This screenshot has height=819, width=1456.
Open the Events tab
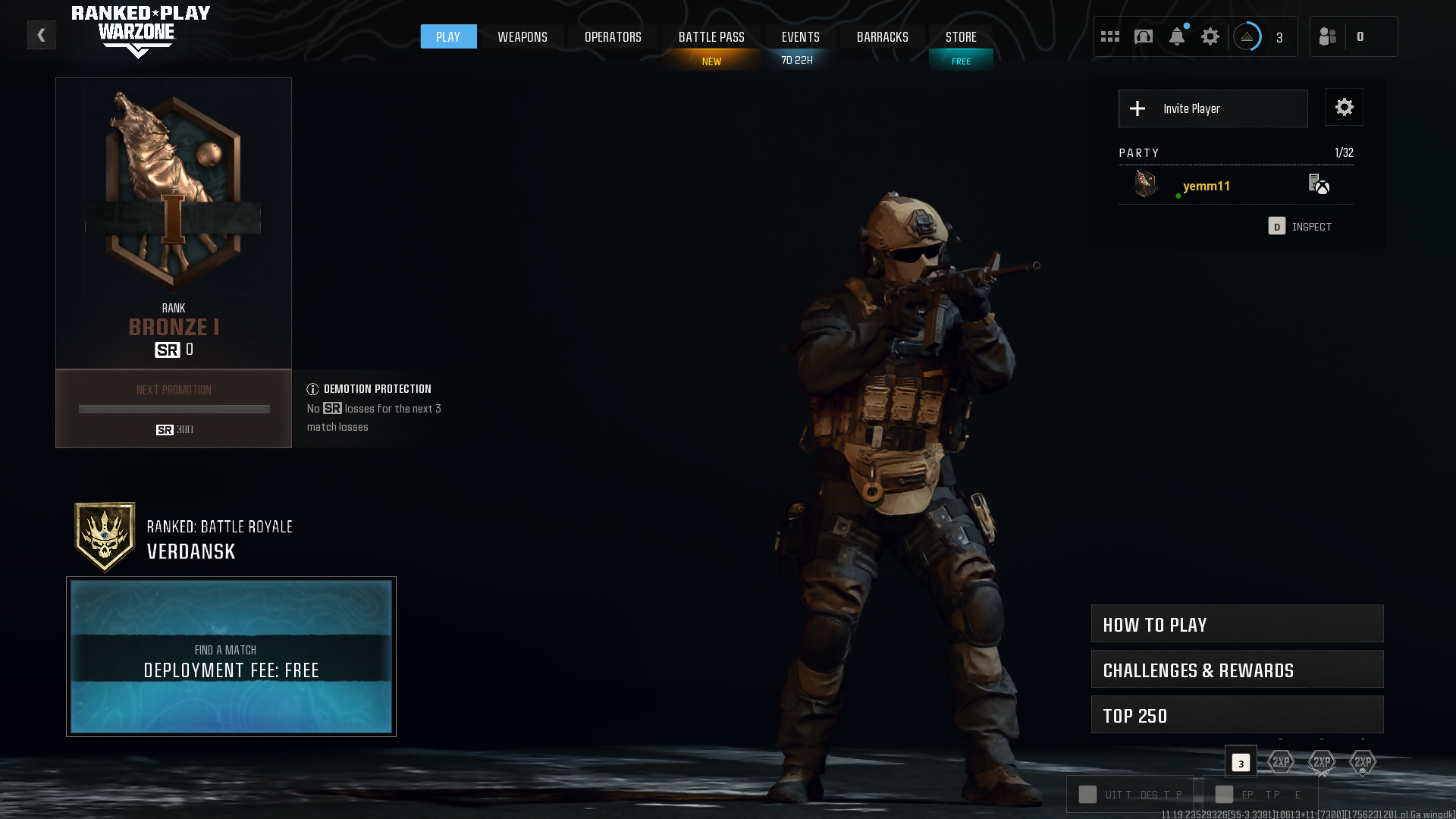tap(800, 36)
